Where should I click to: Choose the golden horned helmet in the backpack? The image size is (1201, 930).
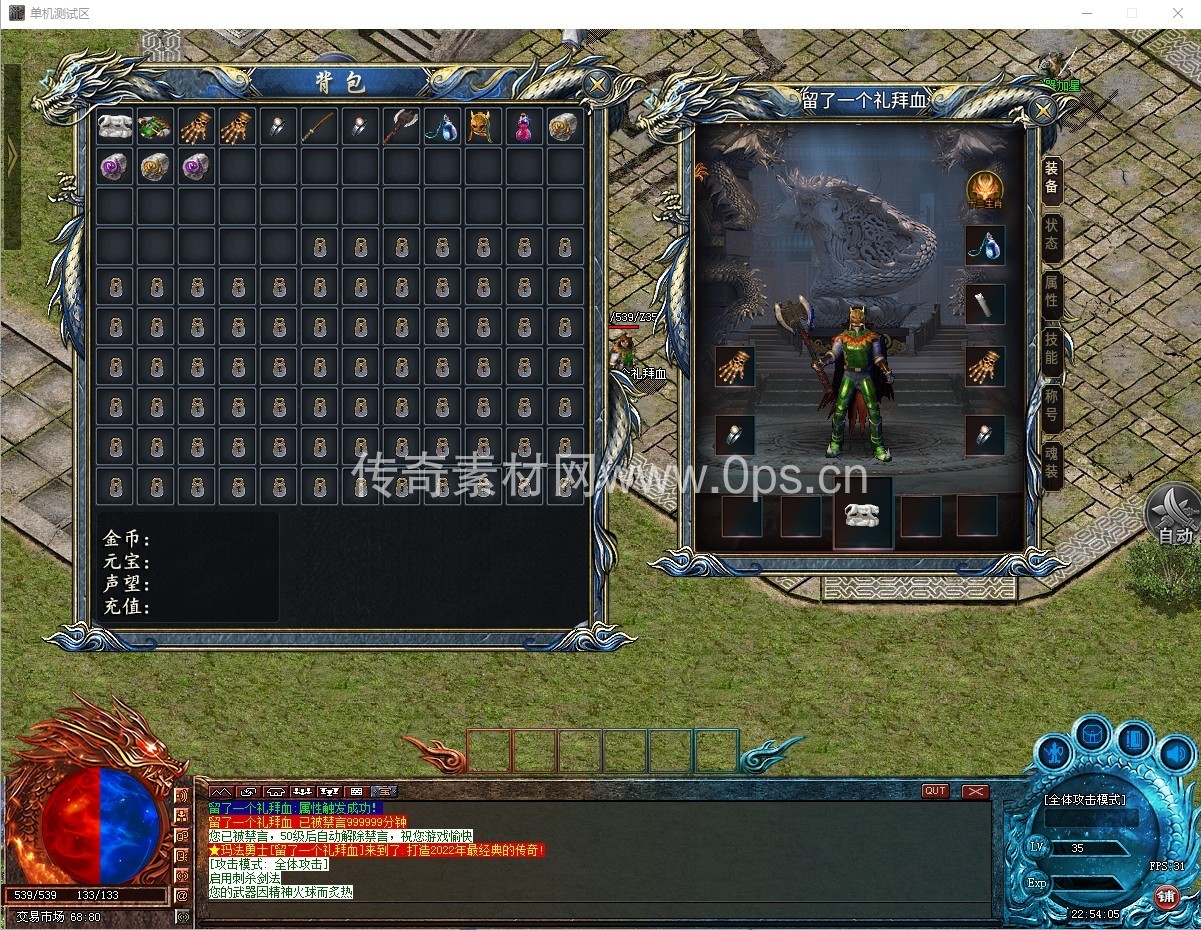483,127
